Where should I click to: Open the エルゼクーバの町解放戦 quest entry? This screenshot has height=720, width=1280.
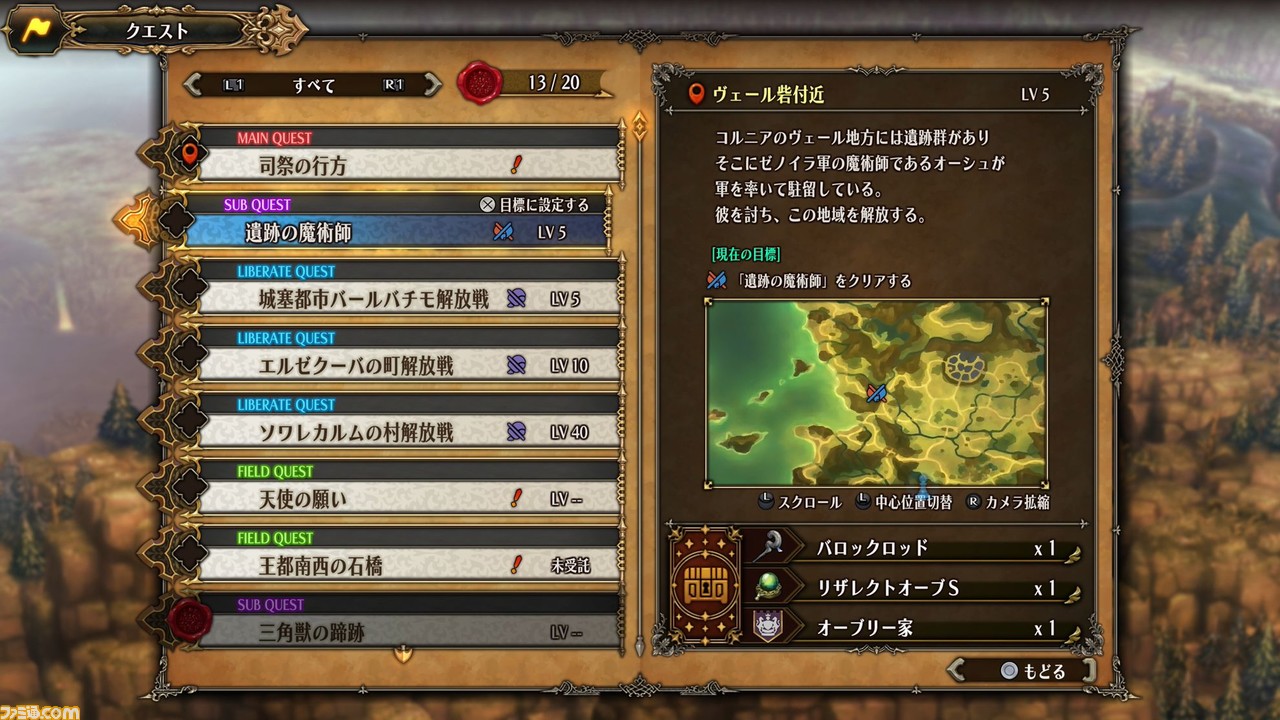coord(408,365)
